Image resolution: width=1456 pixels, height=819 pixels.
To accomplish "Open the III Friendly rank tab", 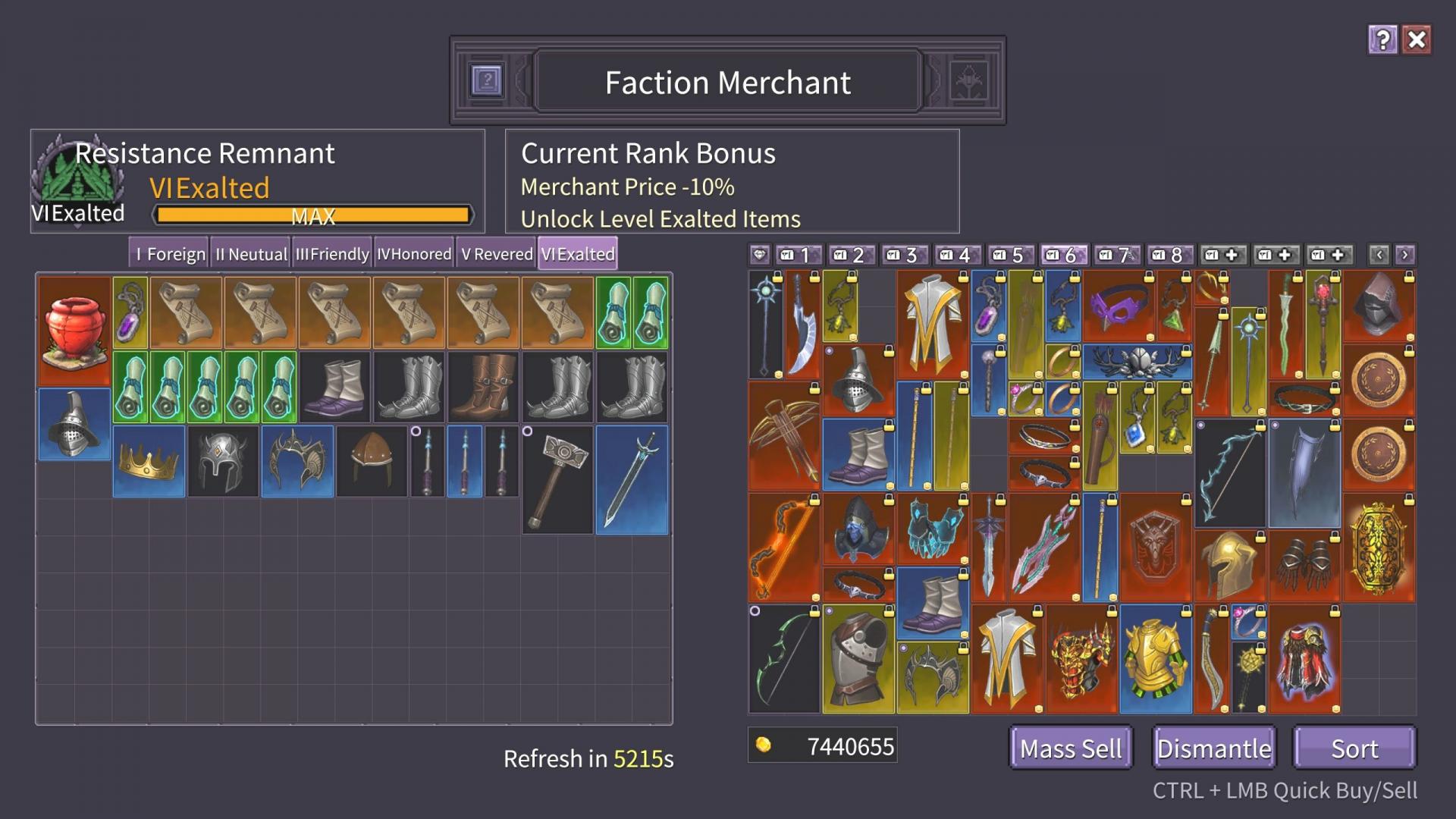I will click(332, 254).
